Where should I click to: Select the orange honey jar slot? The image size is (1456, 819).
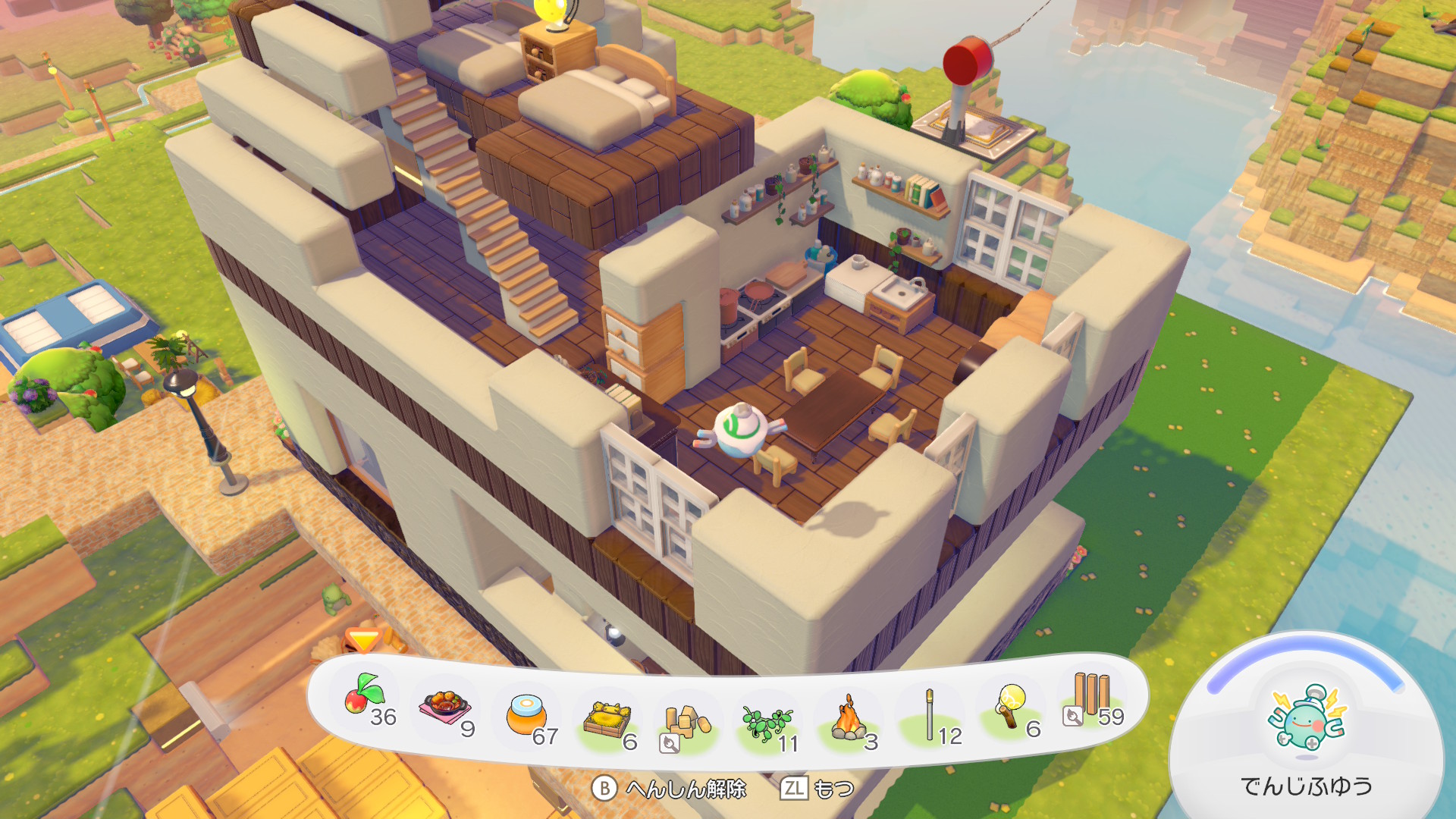click(528, 717)
